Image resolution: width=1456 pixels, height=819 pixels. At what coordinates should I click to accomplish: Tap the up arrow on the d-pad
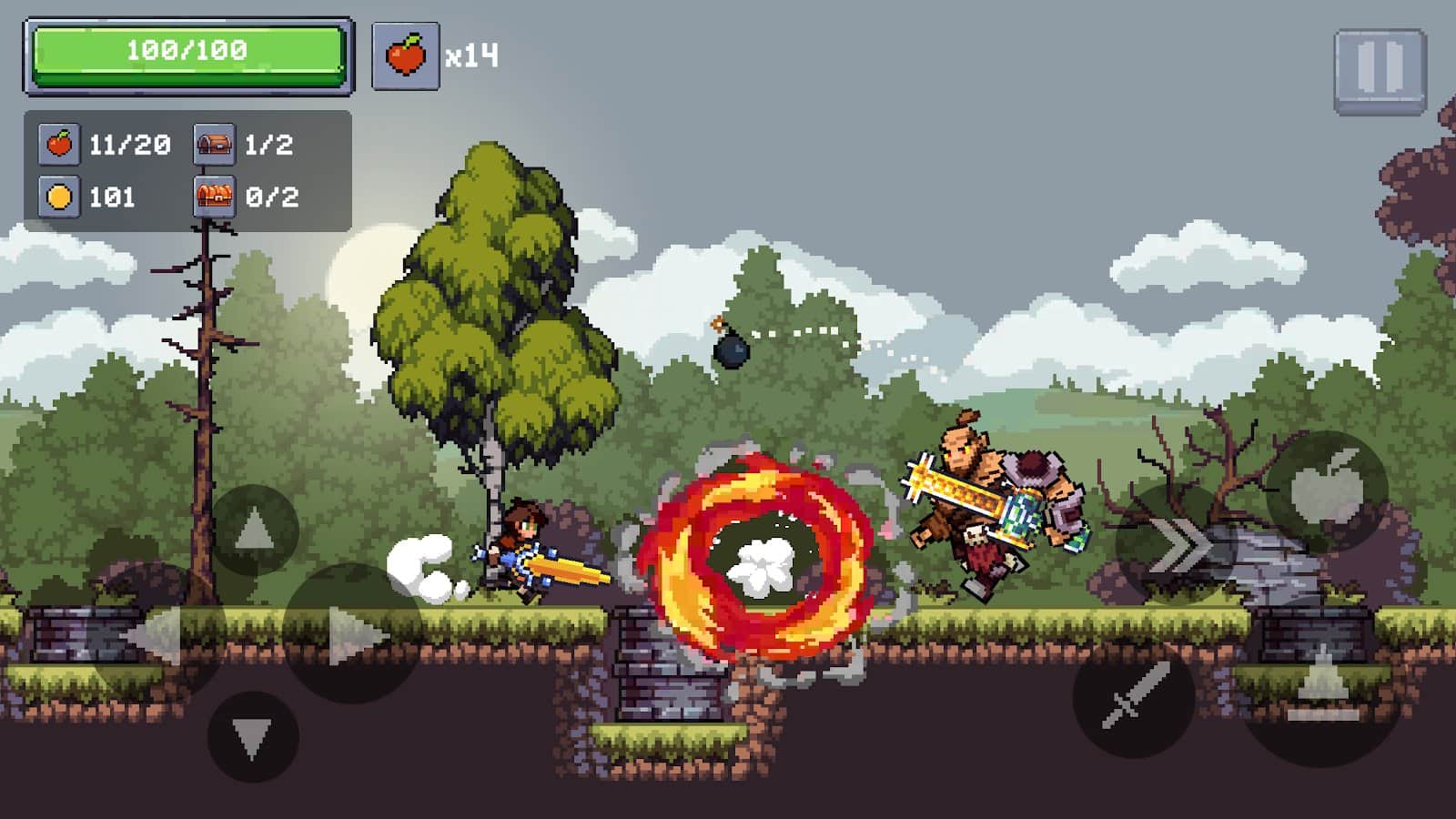coord(254,530)
